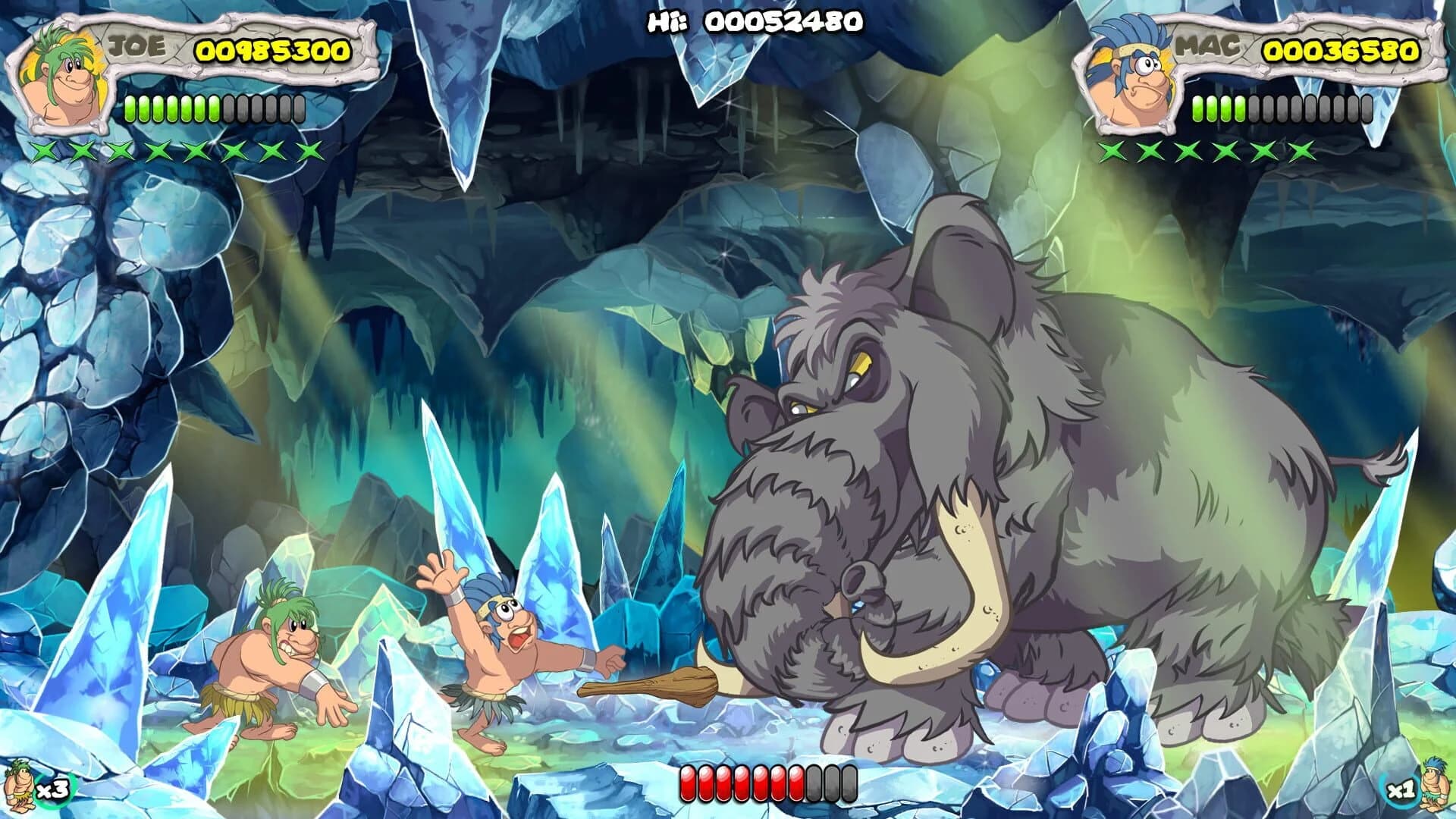Select the MAC name label

point(1206,47)
